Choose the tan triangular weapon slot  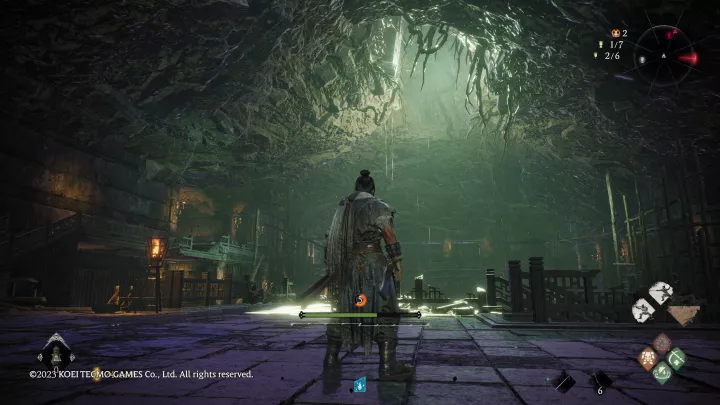[683, 315]
